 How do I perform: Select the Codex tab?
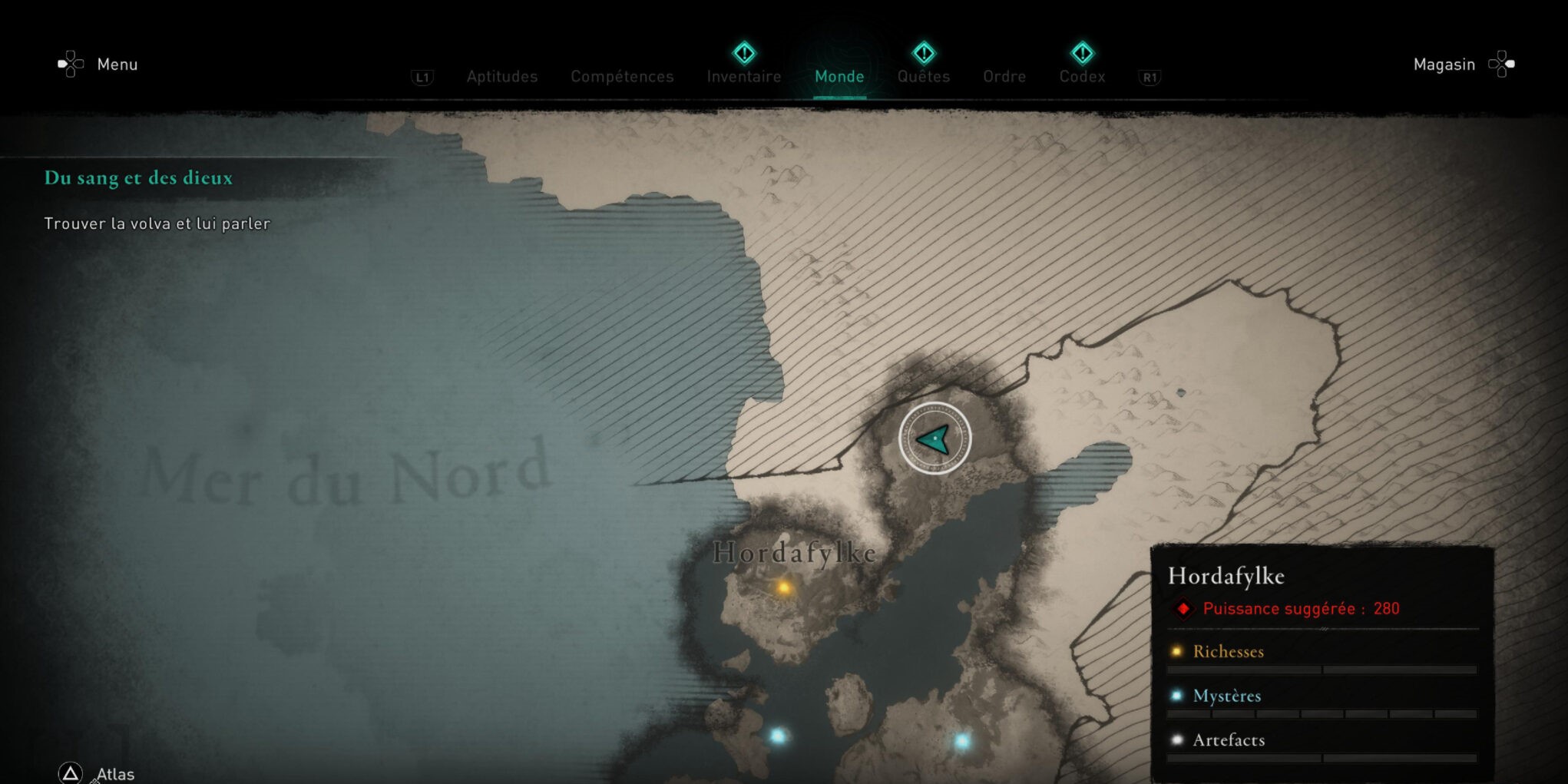pos(1082,77)
